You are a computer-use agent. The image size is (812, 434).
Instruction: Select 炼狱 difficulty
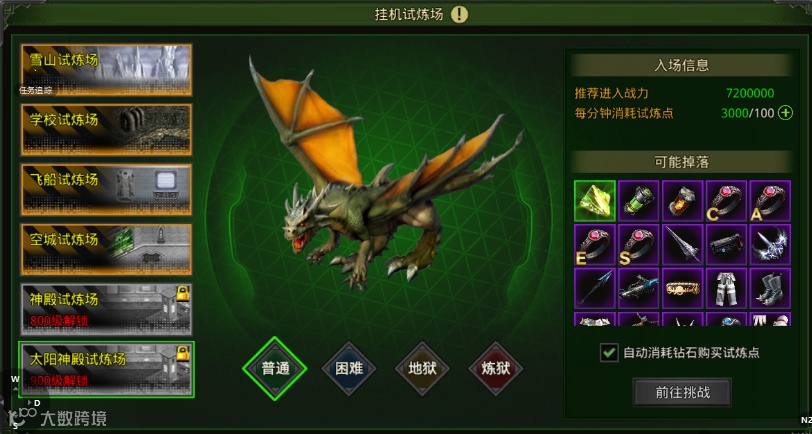pos(496,367)
